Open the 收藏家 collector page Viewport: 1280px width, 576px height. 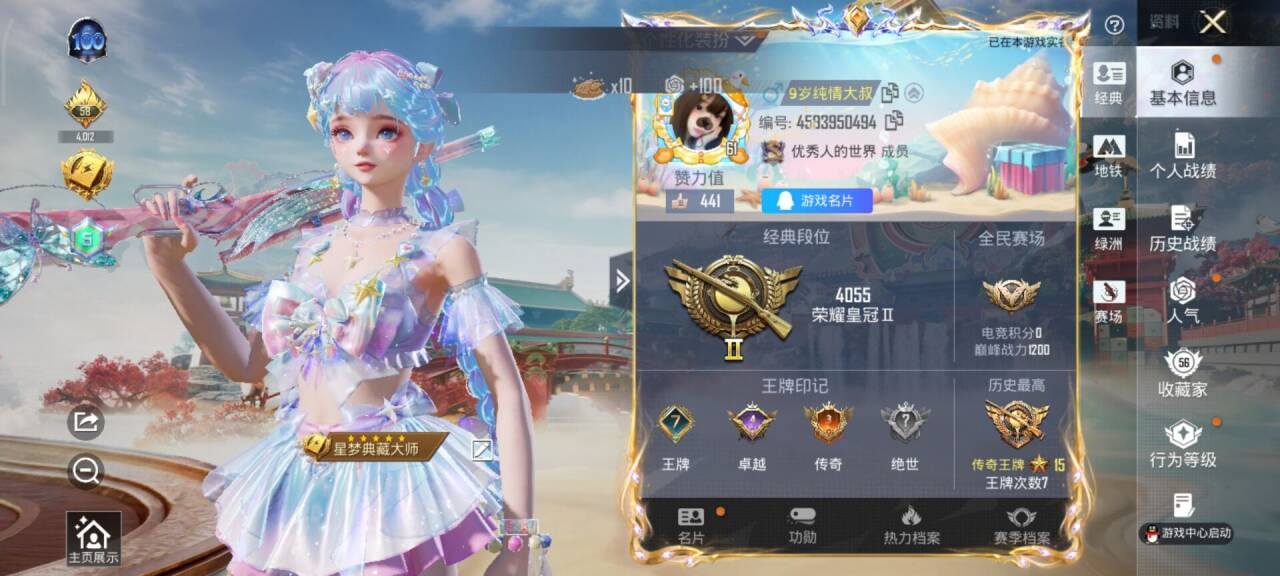pos(1182,373)
